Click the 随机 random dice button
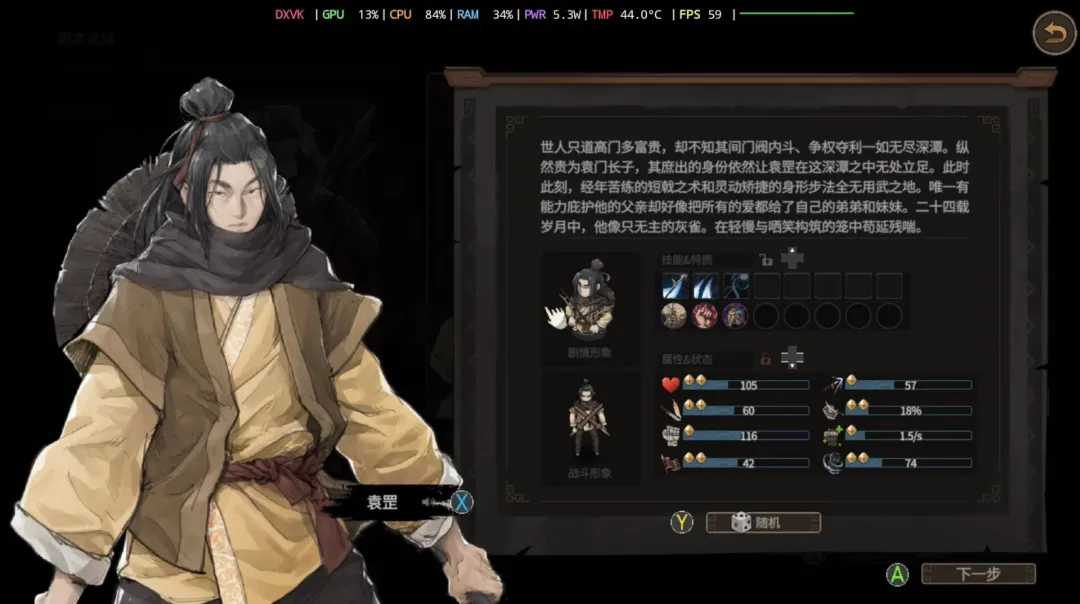This screenshot has height=604, width=1080. (763, 523)
